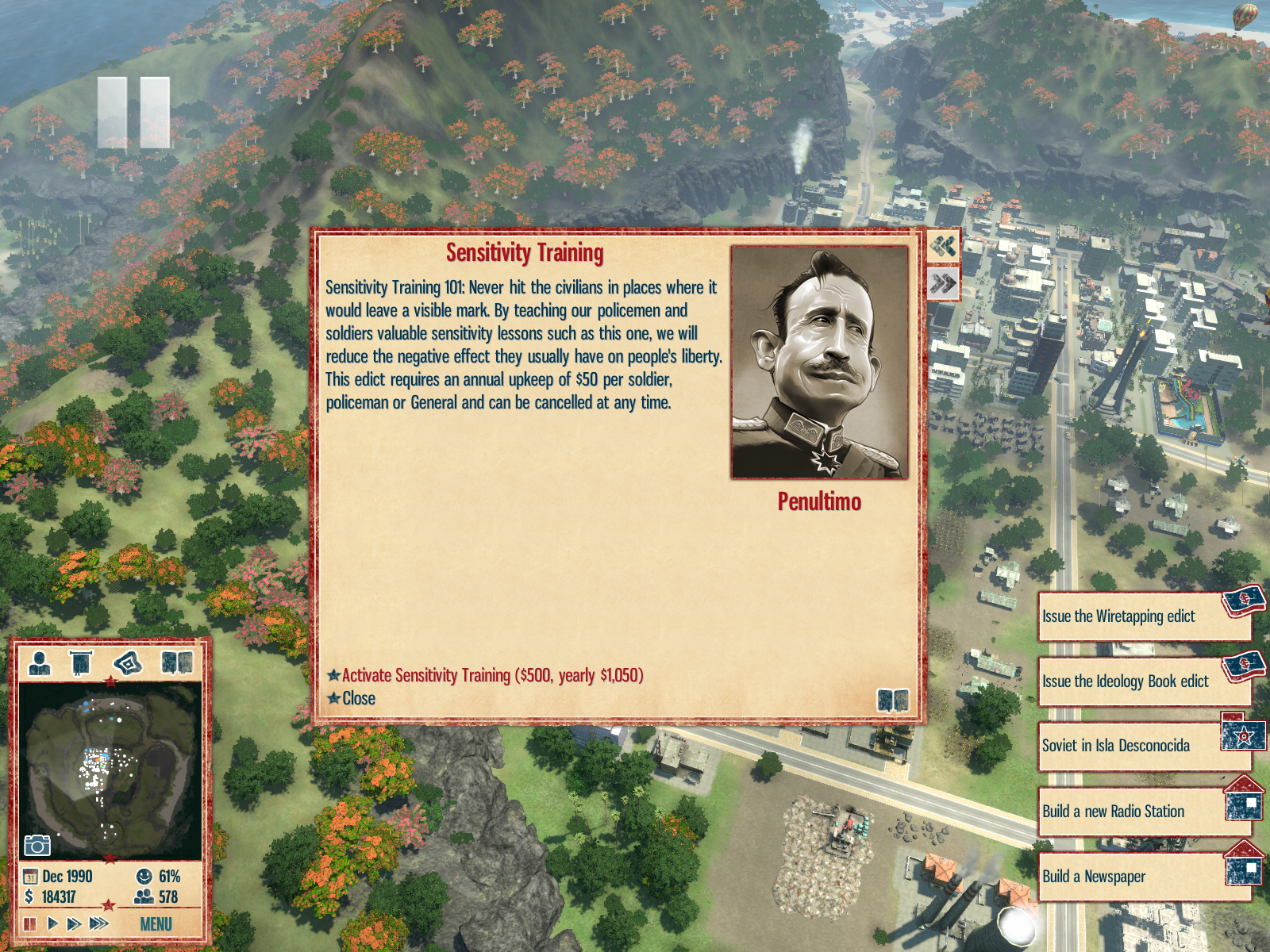Image resolution: width=1270 pixels, height=952 pixels.
Task: Set game speed to triple fast-forward
Action: pos(99,923)
